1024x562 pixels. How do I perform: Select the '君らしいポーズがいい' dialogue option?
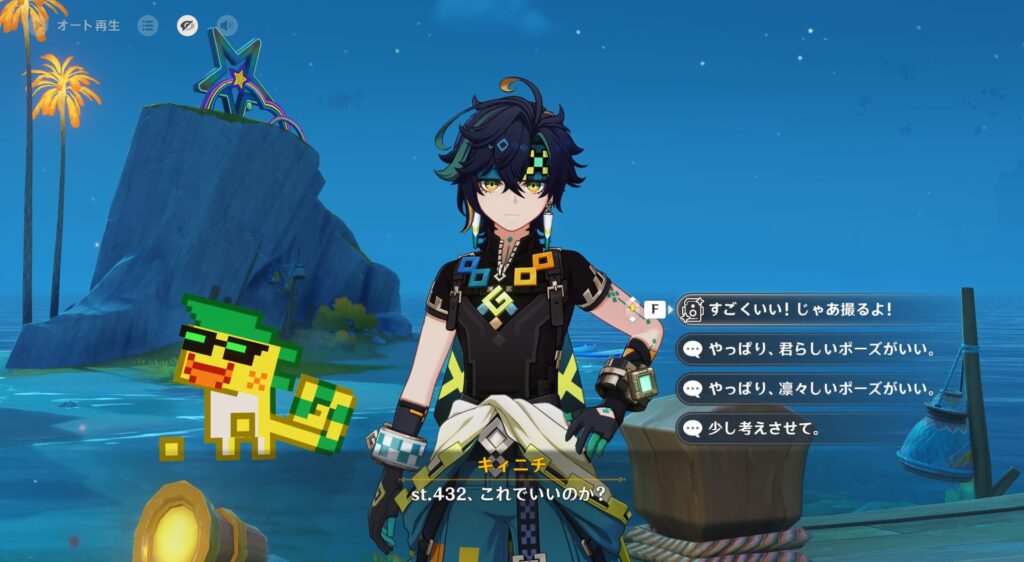(x=808, y=349)
